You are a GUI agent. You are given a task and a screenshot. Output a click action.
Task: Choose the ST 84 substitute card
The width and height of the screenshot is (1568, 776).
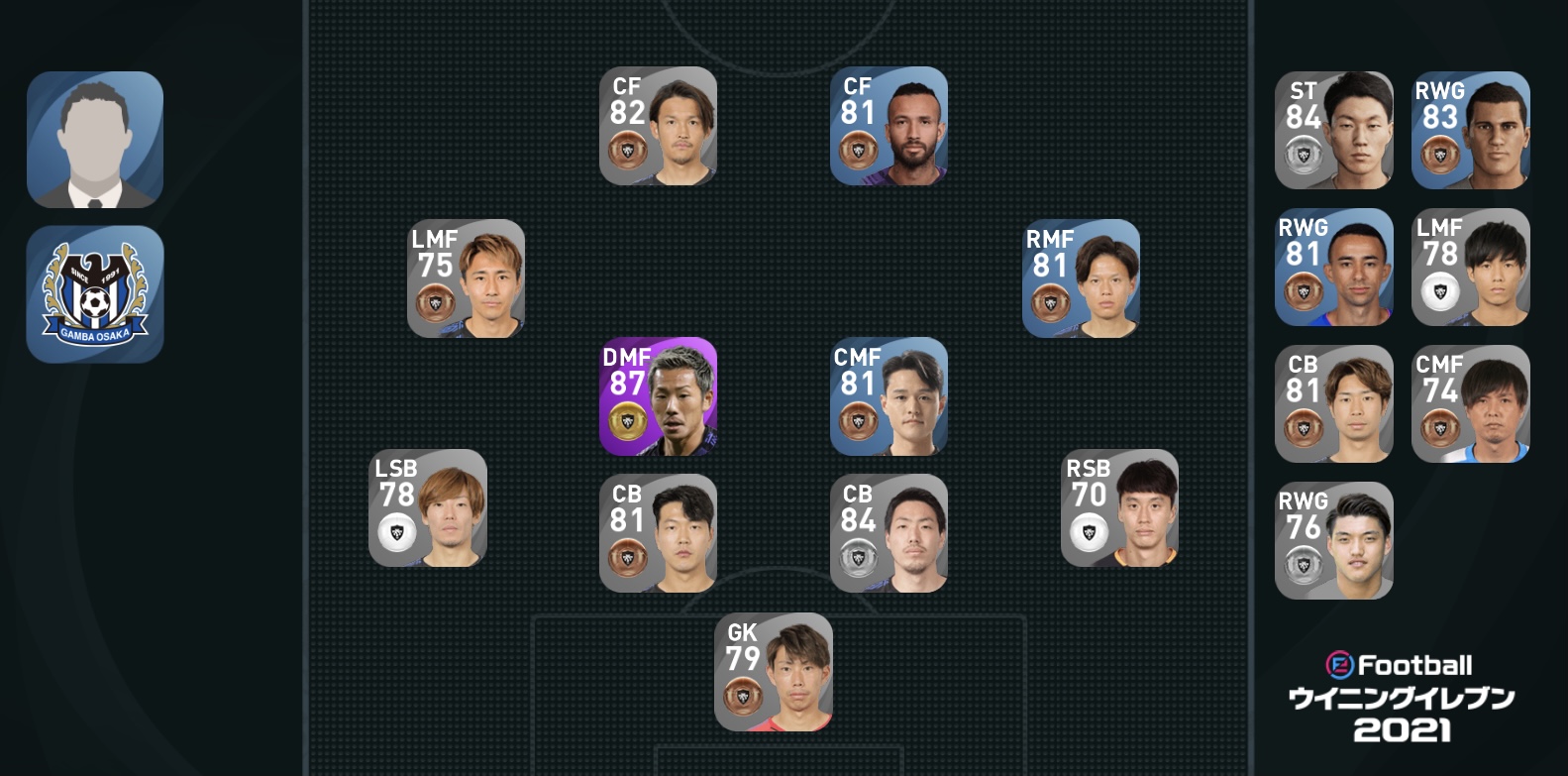click(x=1333, y=130)
